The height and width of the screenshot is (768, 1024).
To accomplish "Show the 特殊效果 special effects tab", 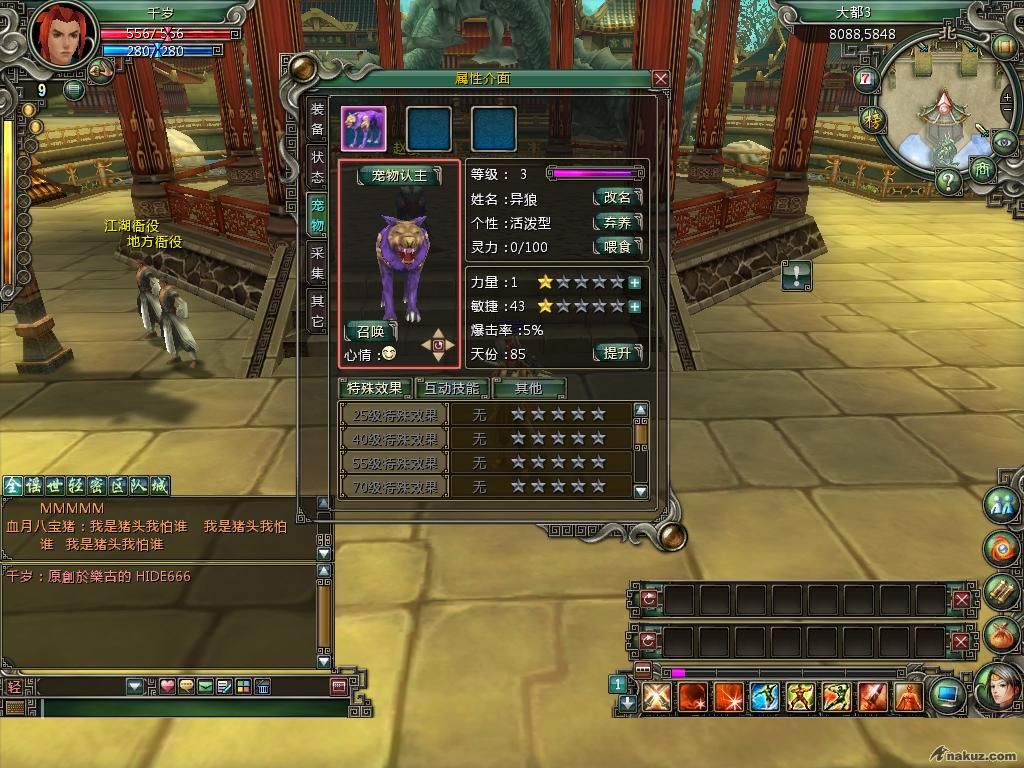I will tap(375, 388).
